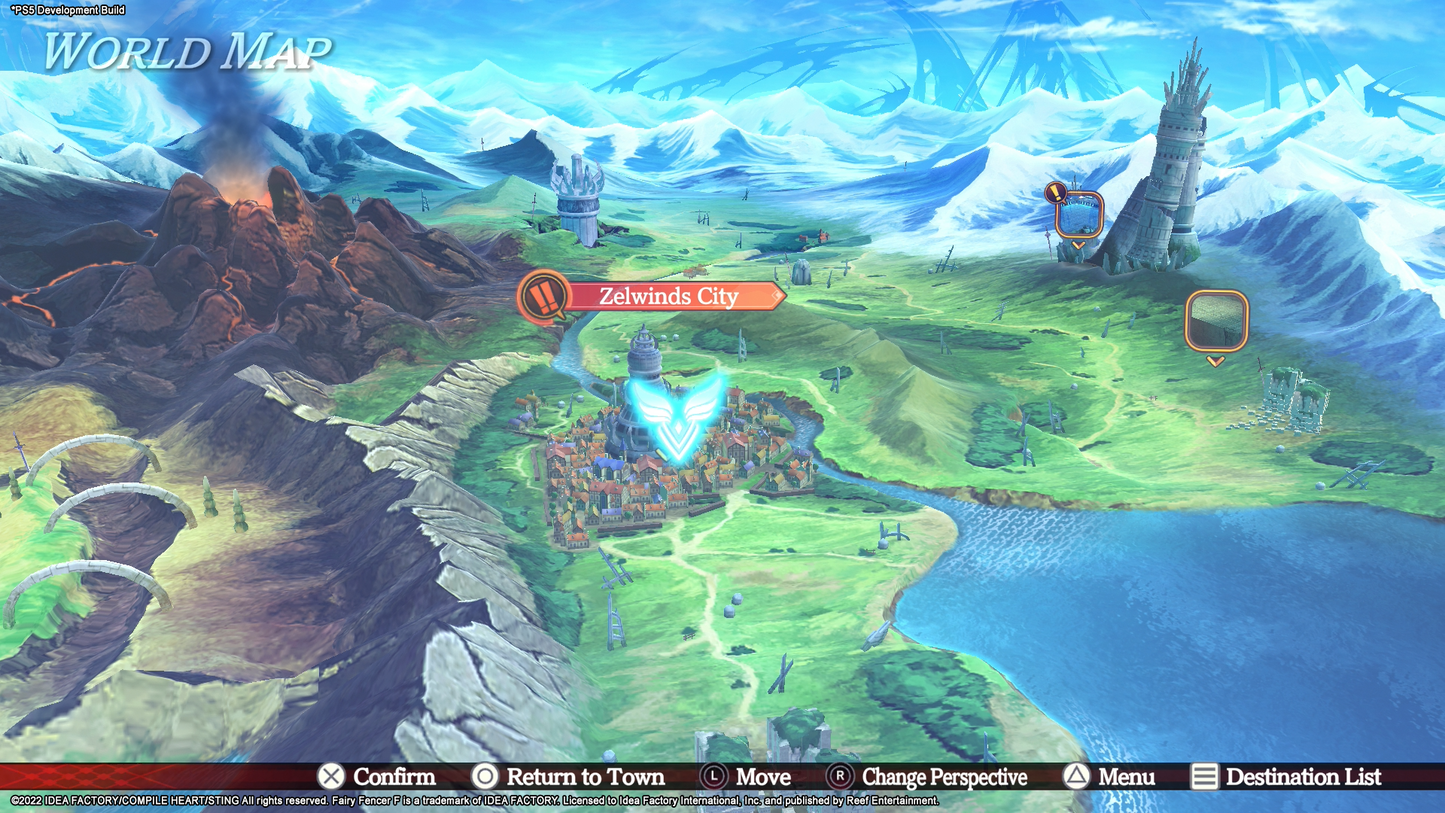
Task: Click the X Confirm icon in the bottom bar
Action: pyautogui.click(x=329, y=776)
